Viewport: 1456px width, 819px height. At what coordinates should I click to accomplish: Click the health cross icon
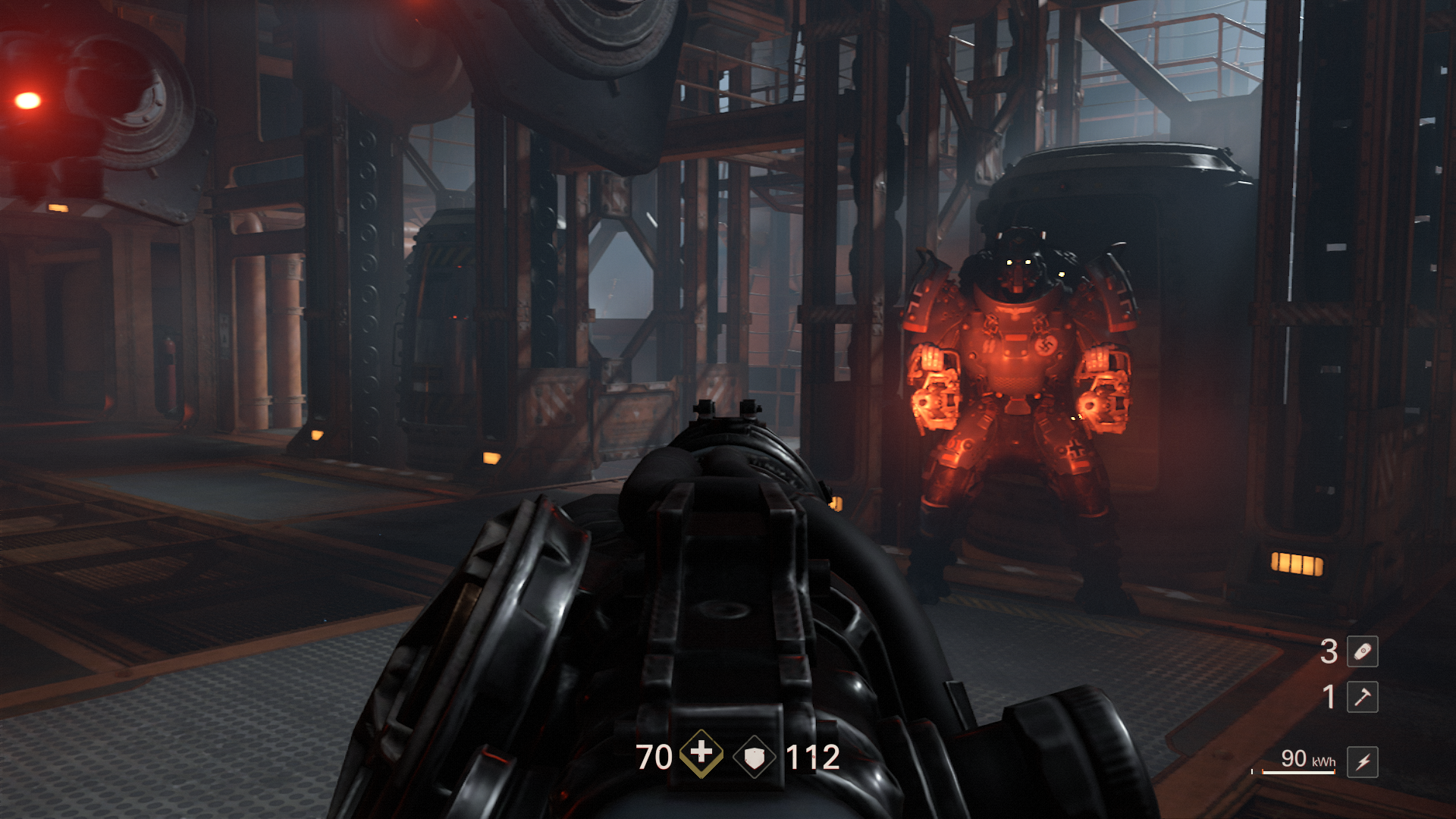coord(701,754)
